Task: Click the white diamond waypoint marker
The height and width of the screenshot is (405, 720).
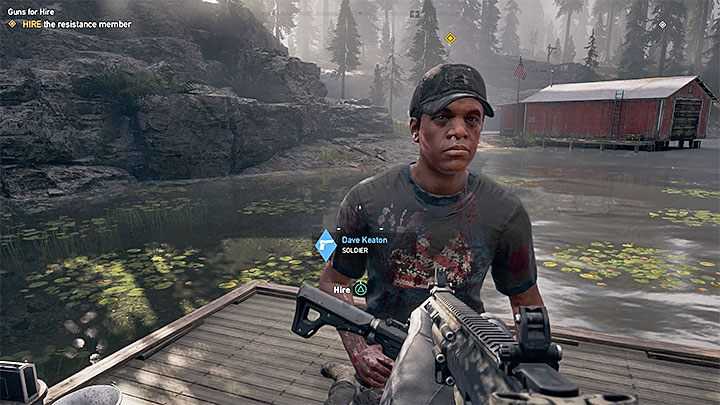Action: [x=661, y=24]
